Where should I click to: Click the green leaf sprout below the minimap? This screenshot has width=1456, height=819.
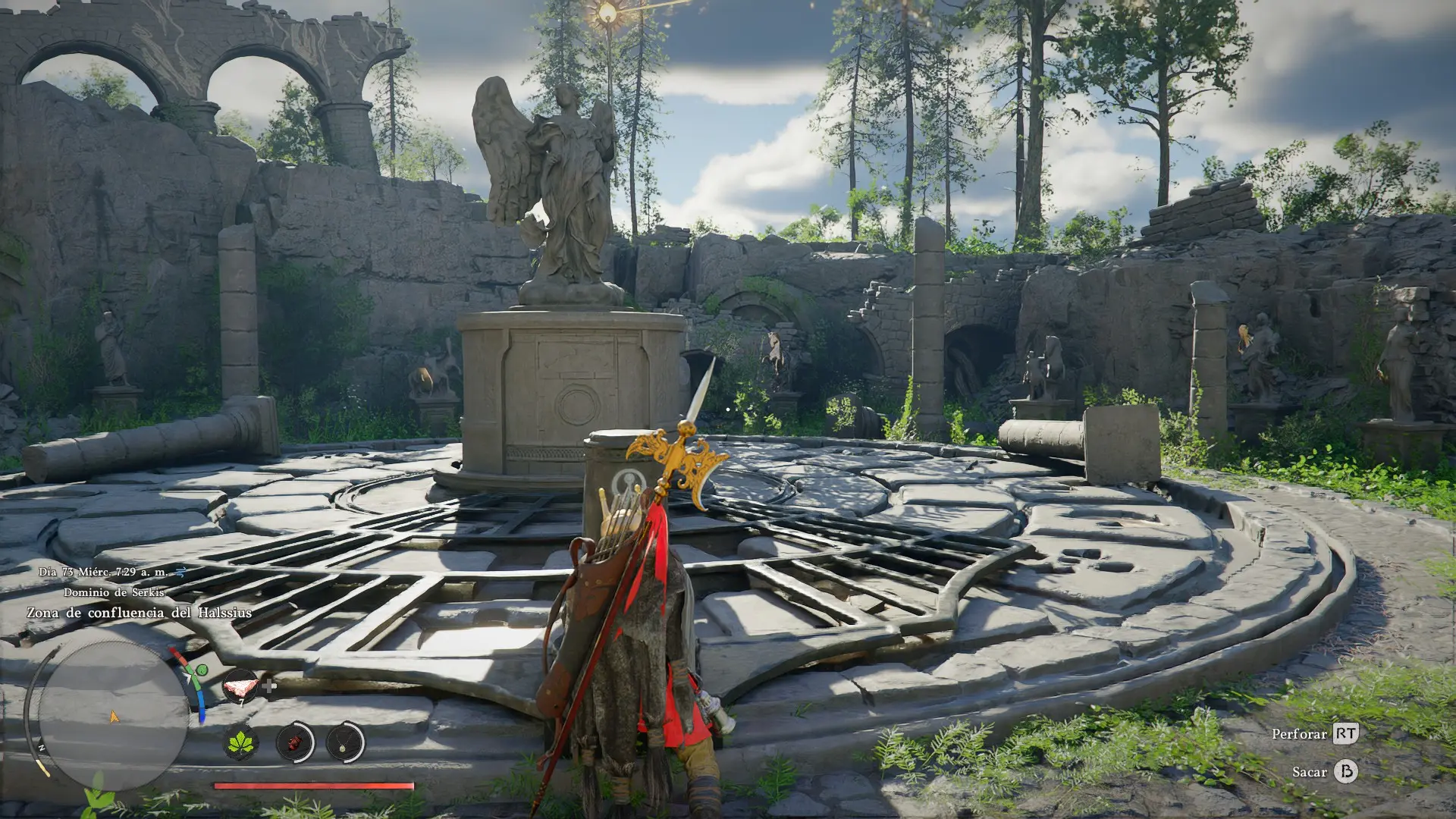click(x=97, y=795)
